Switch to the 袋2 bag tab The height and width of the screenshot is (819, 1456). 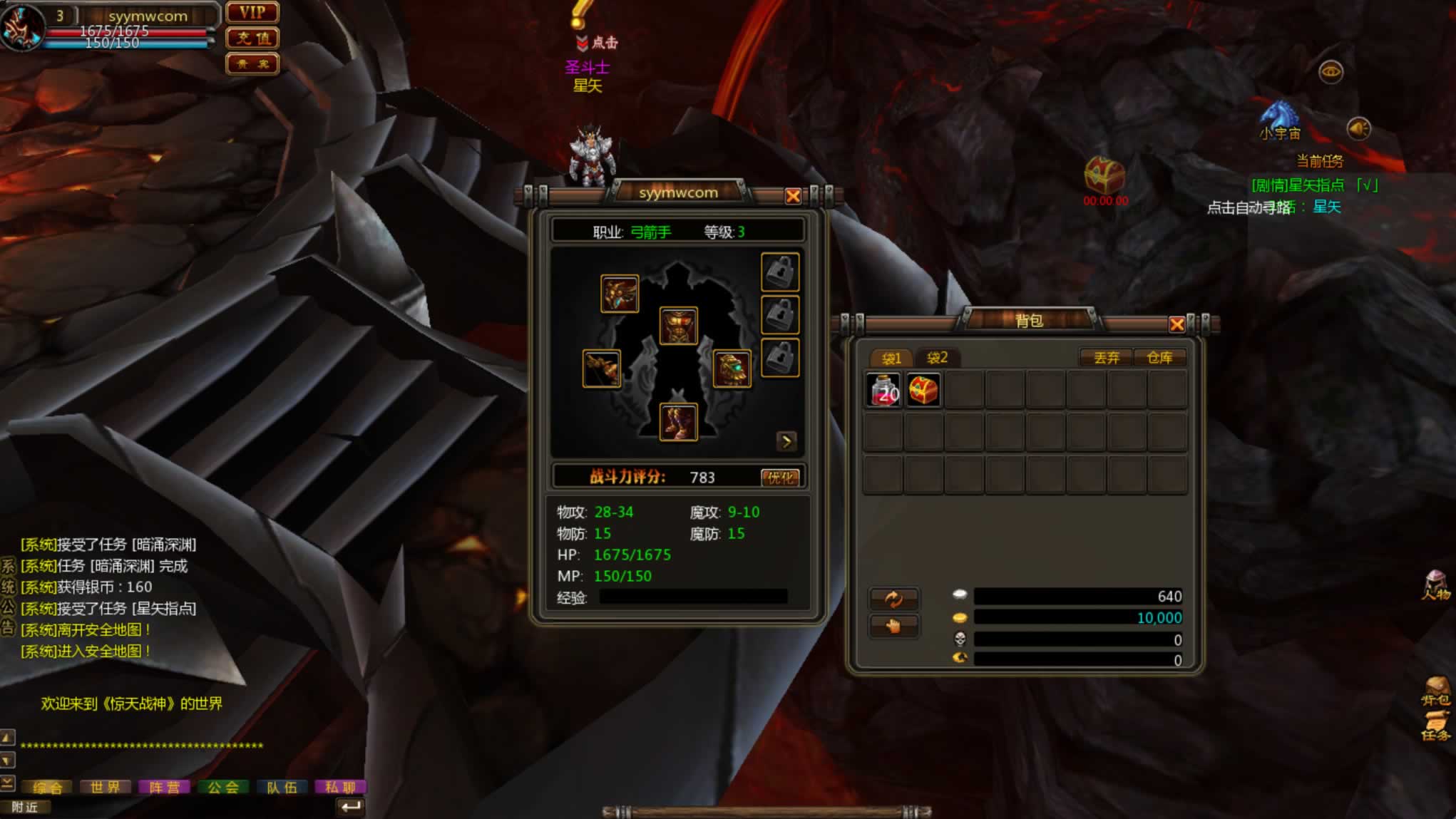(937, 357)
